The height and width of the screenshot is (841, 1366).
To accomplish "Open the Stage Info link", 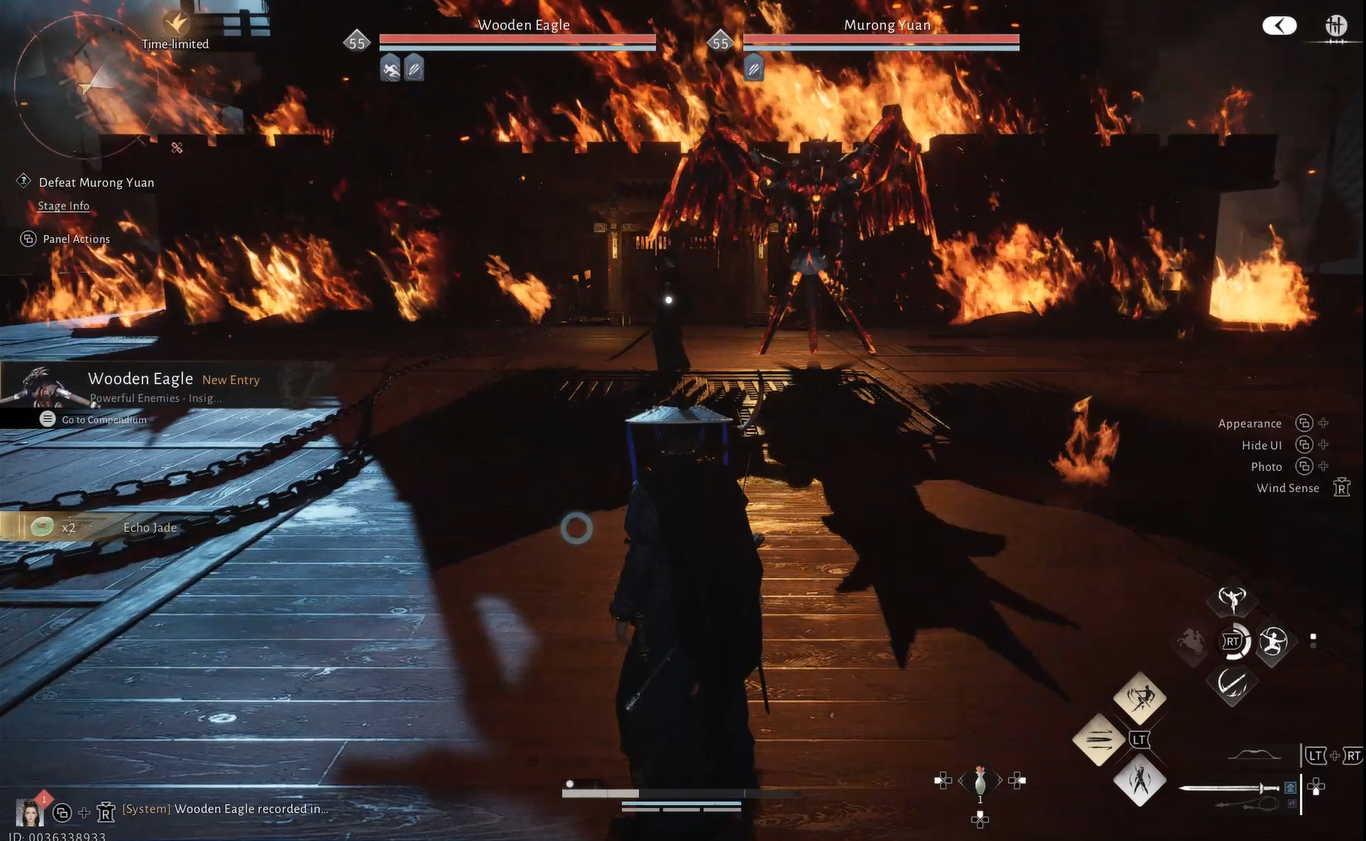I will click(x=64, y=206).
